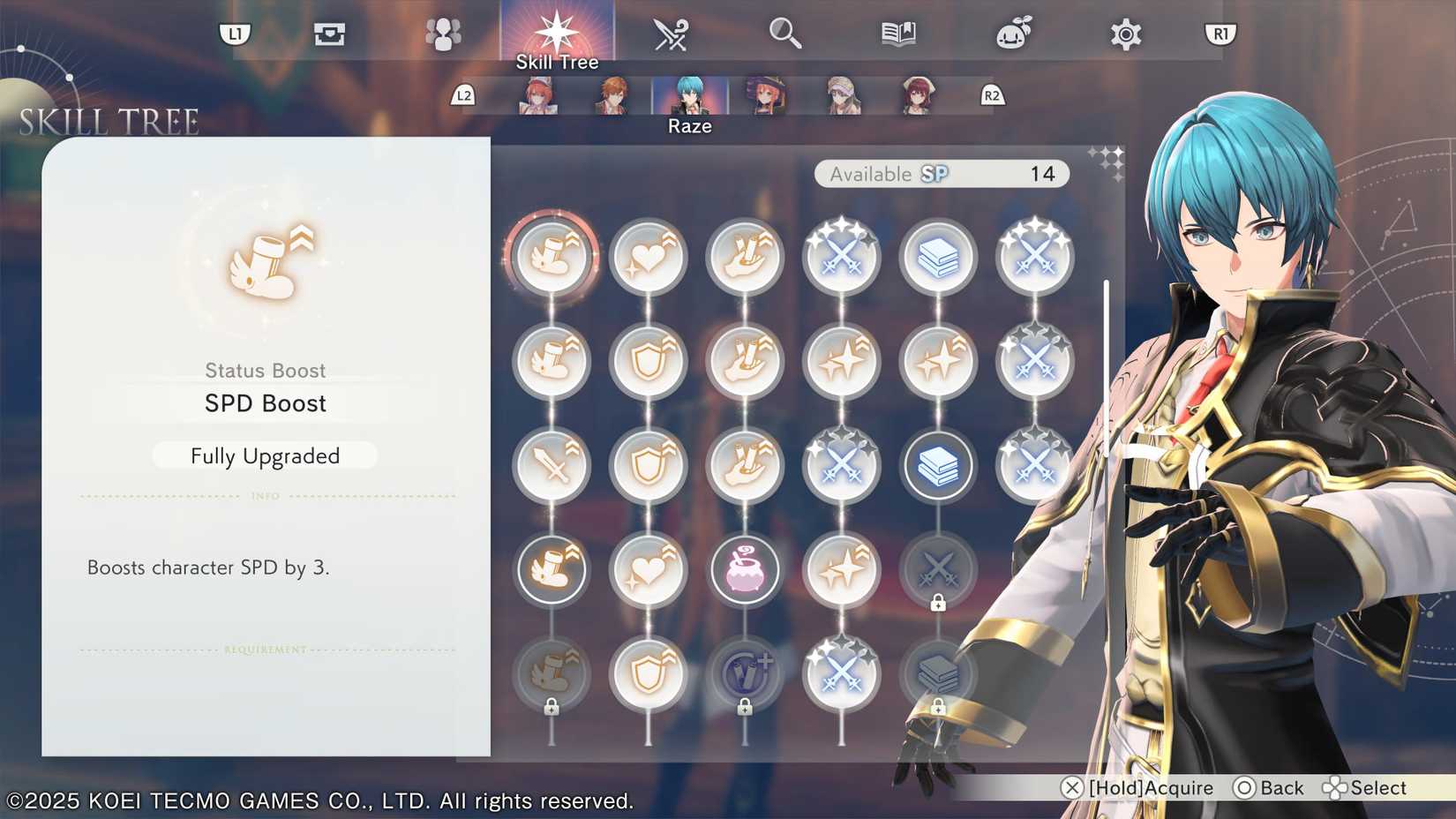
Task: Select the pink cauldron alchemy node
Action: click(746, 569)
